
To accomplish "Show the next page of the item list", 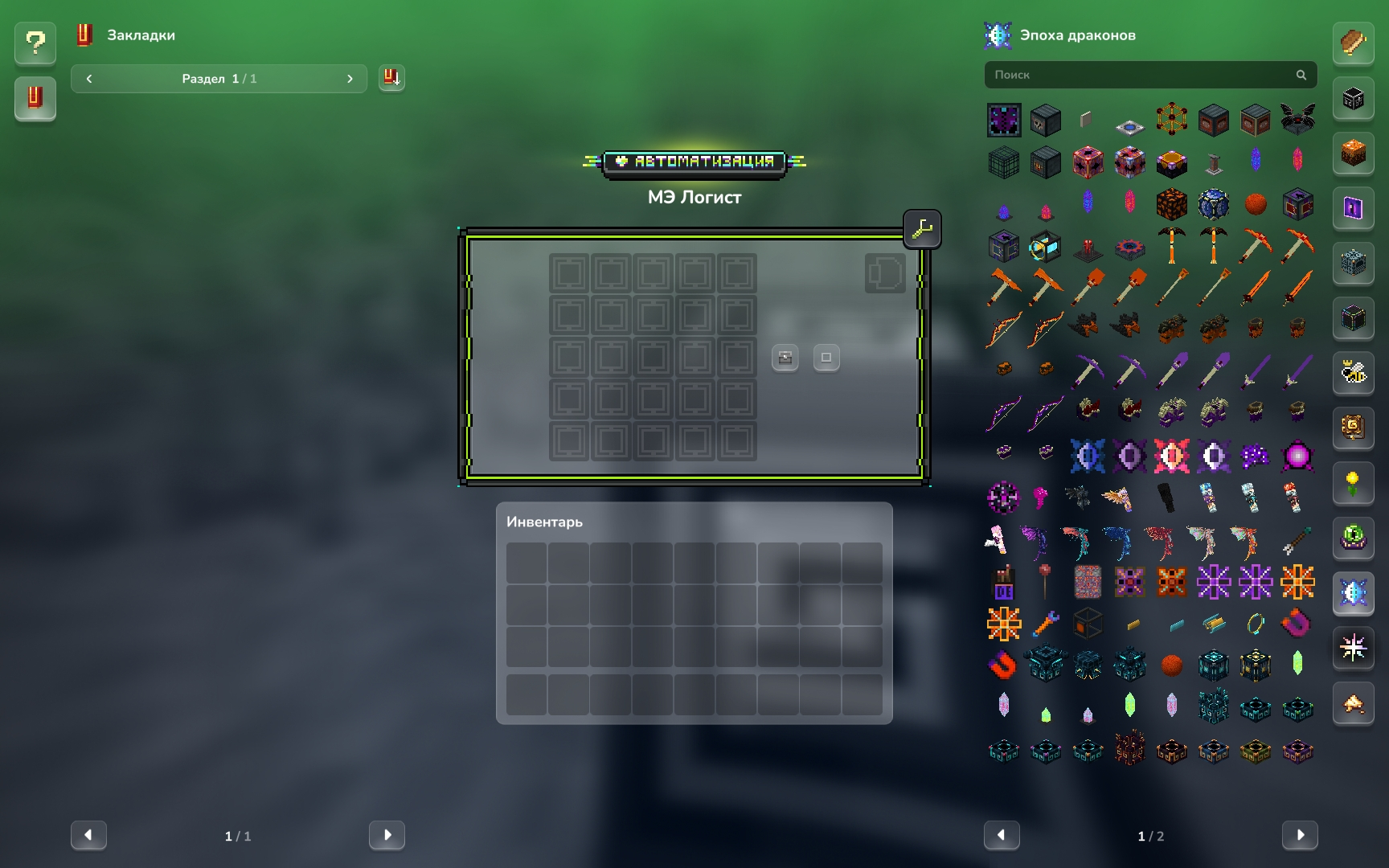I will (x=1300, y=835).
